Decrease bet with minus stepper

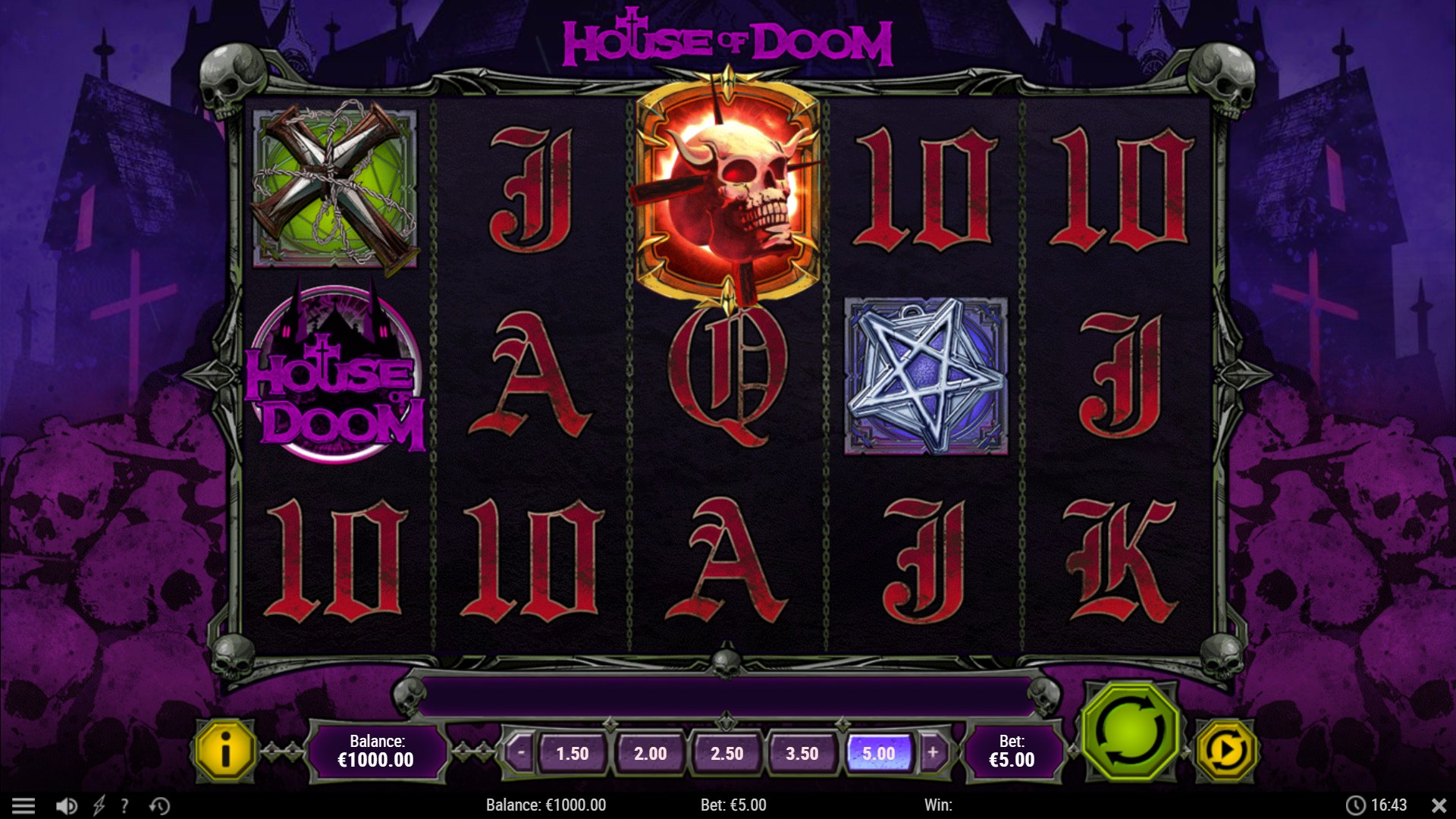[522, 753]
